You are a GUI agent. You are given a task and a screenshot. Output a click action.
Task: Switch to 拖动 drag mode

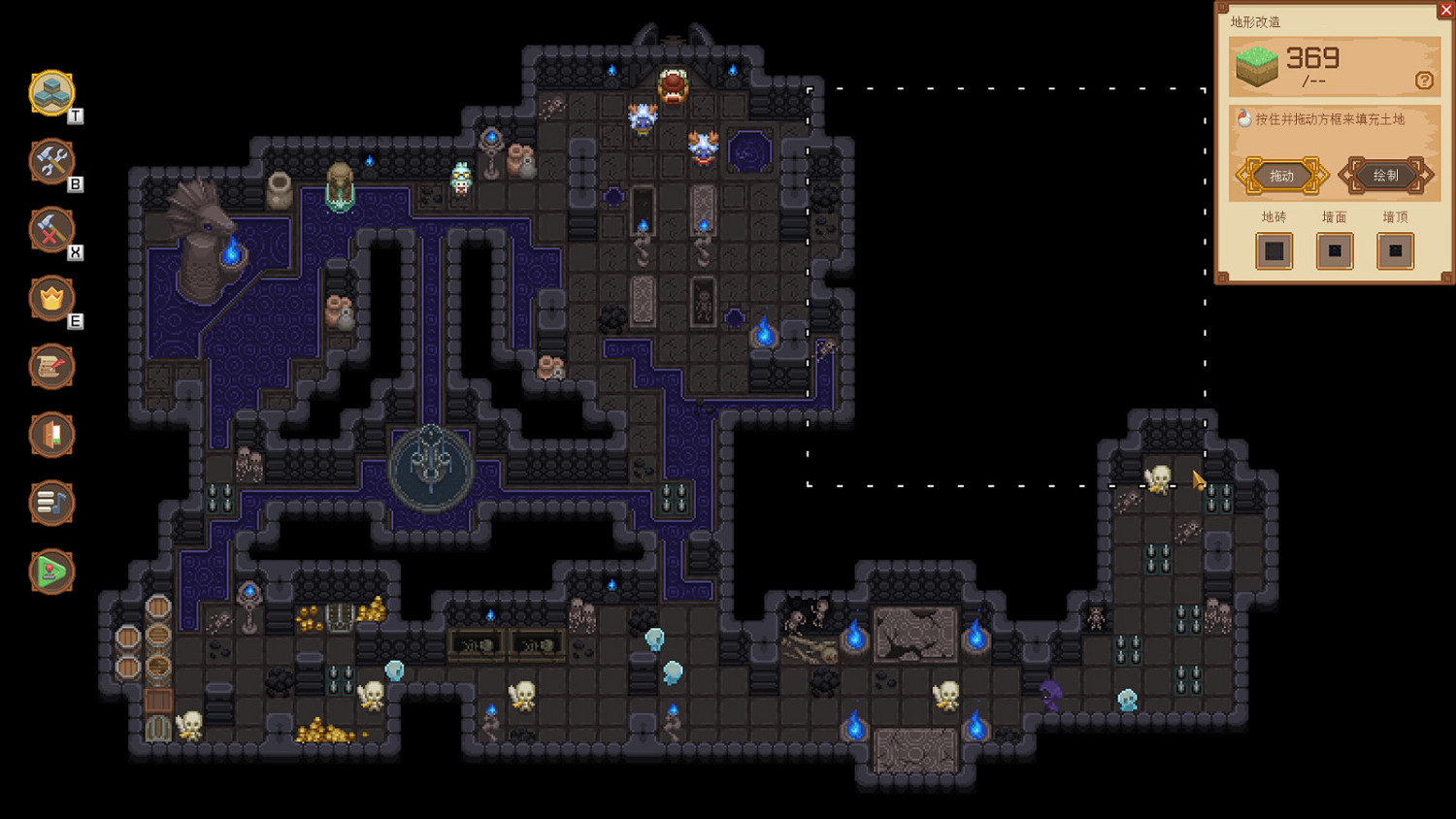(x=1280, y=176)
